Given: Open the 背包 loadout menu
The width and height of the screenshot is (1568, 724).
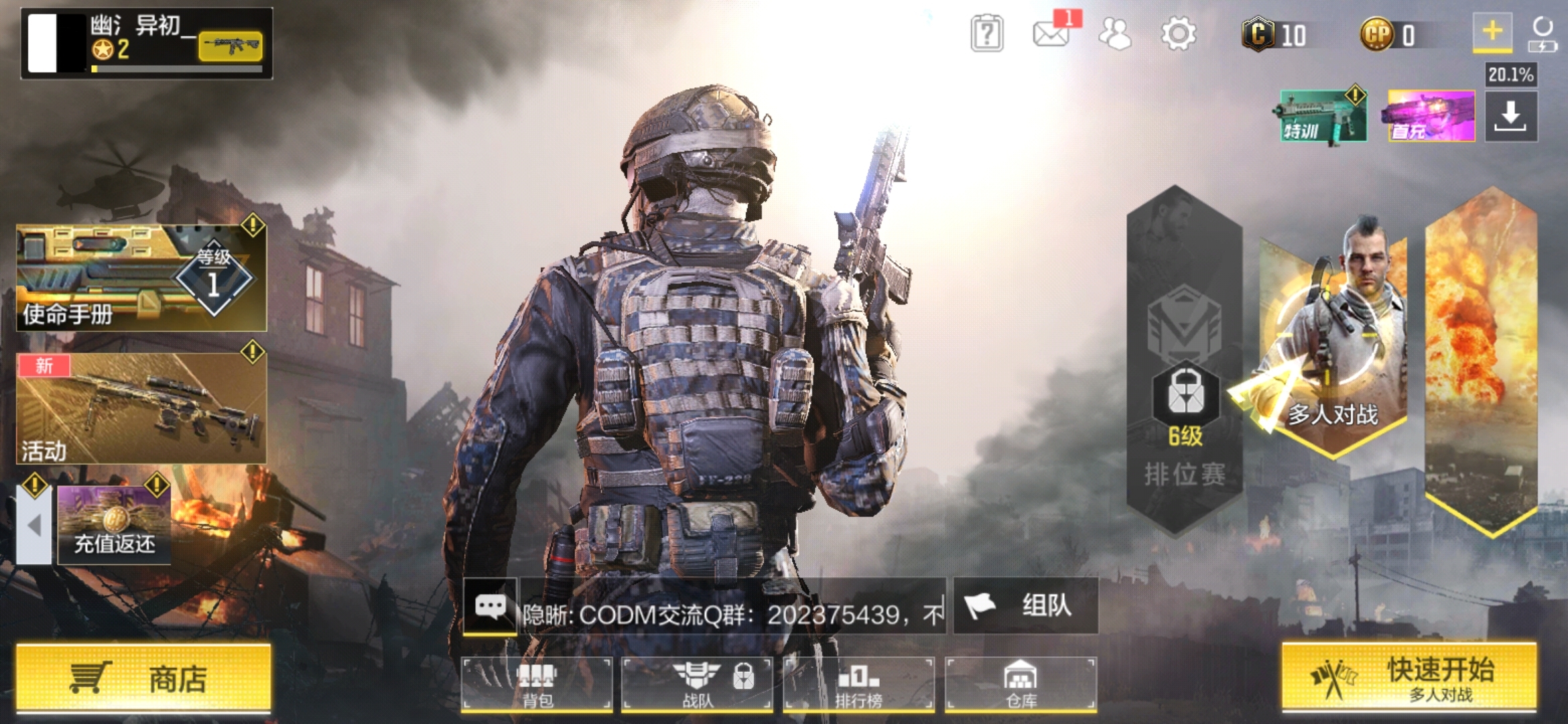Looking at the screenshot, I should [537, 684].
